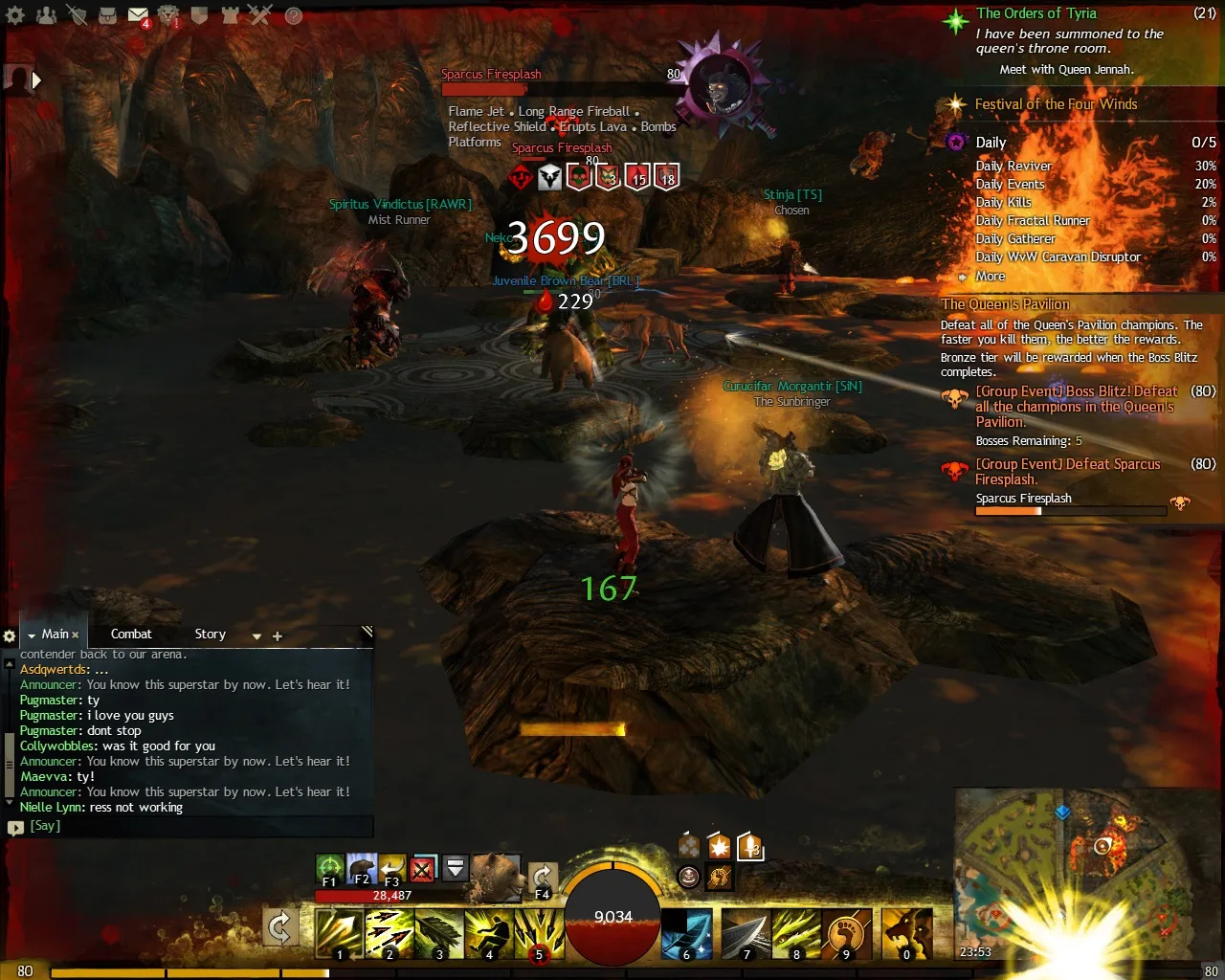Select the Daily Reviver achievement entry
This screenshot has height=980, width=1225.
[1013, 166]
